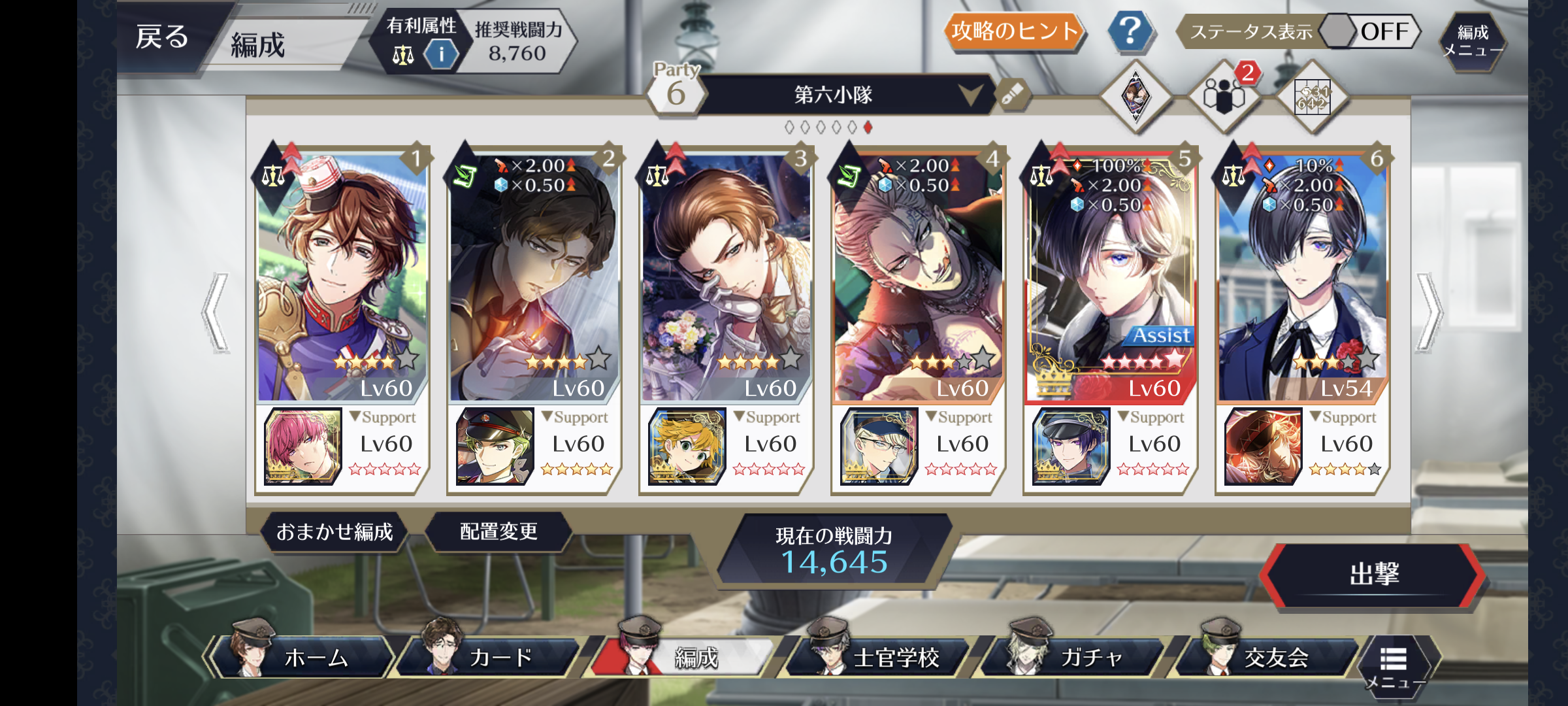Viewport: 1568px width, 706px height.
Task: Open the blue question mark help
Action: pyautogui.click(x=1130, y=31)
